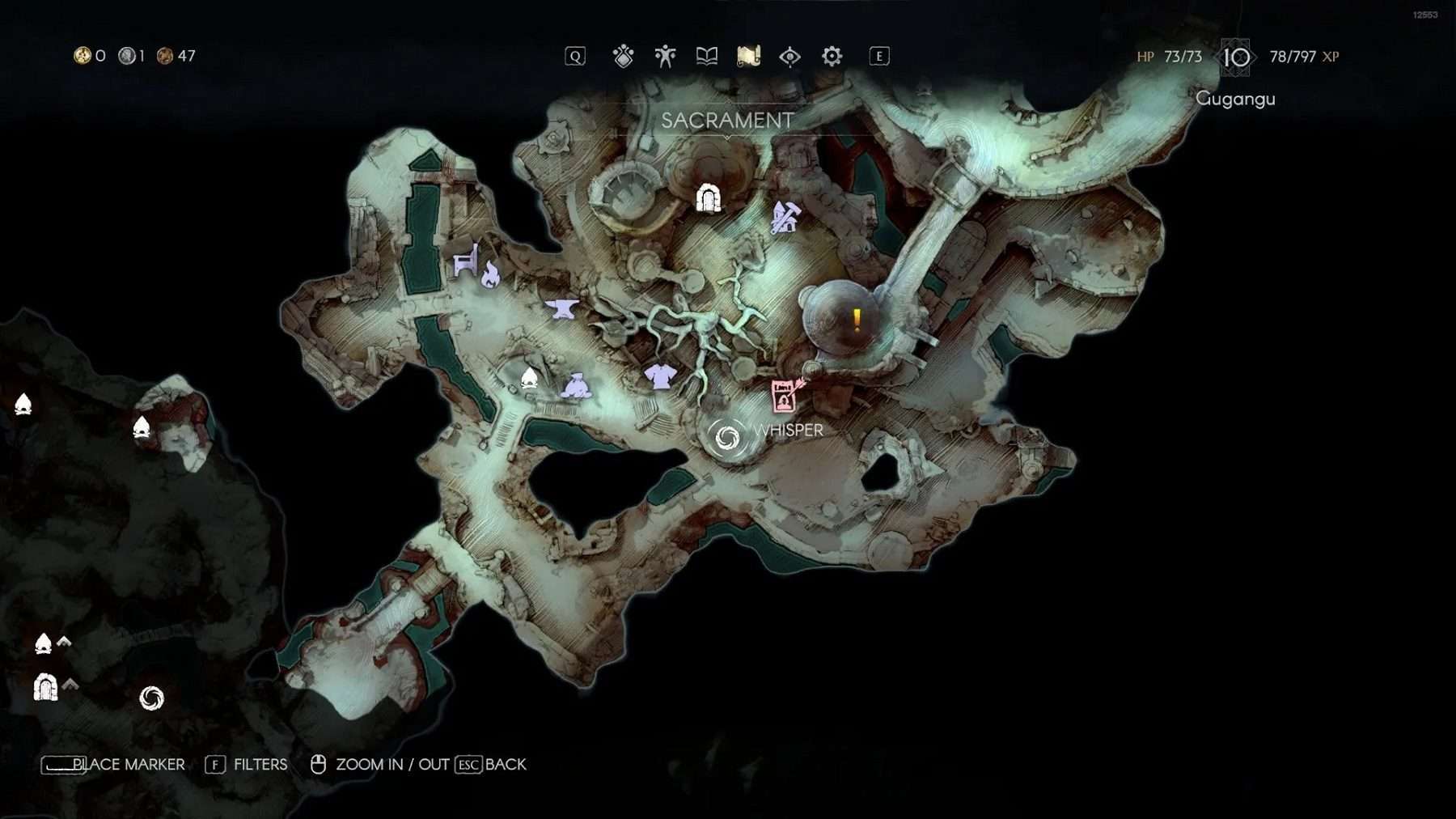Image resolution: width=1456 pixels, height=819 pixels.
Task: Select the Whisper swirl marker in Sacrament
Action: (726, 438)
